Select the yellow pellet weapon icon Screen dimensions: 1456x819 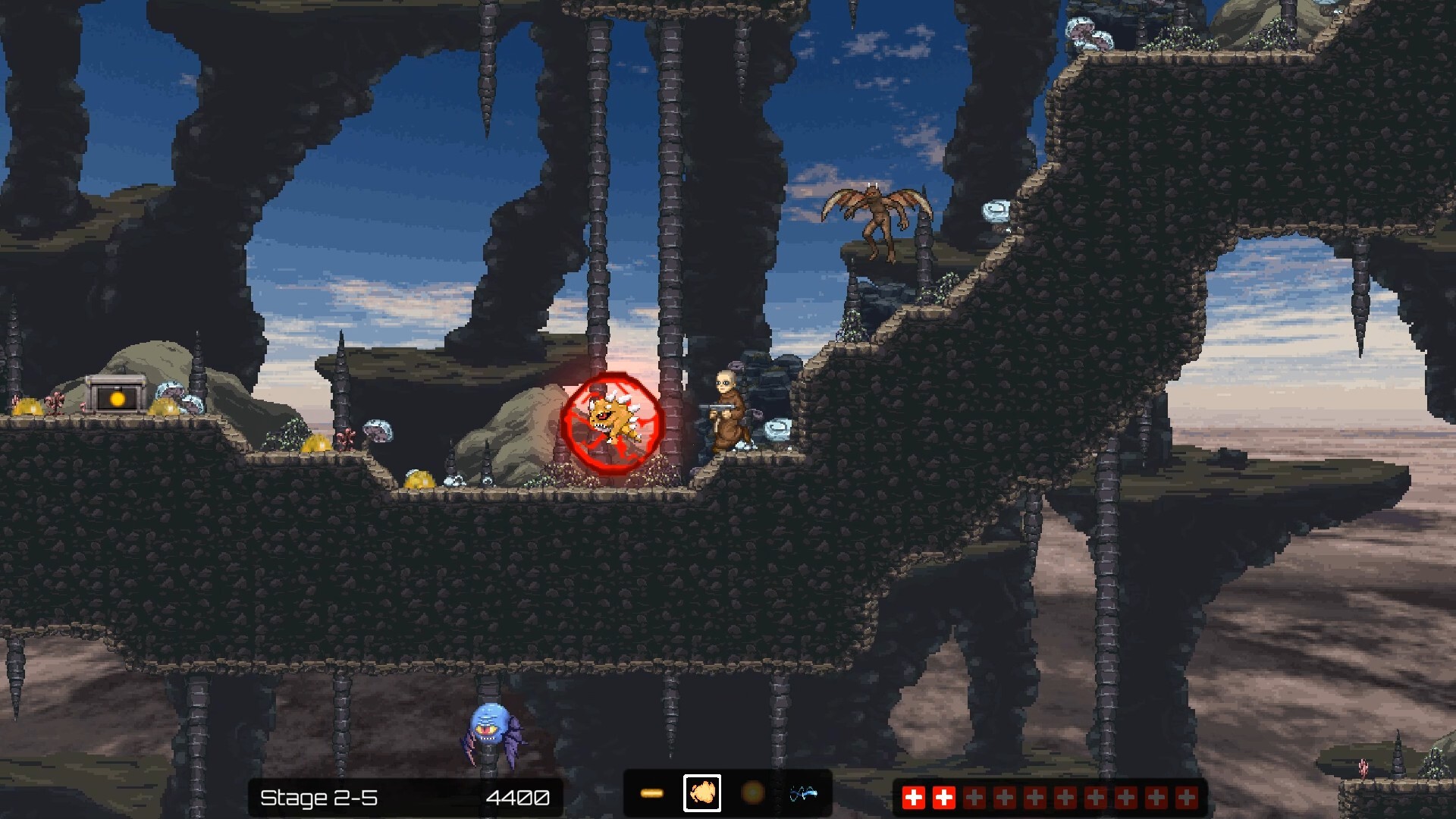[x=654, y=793]
